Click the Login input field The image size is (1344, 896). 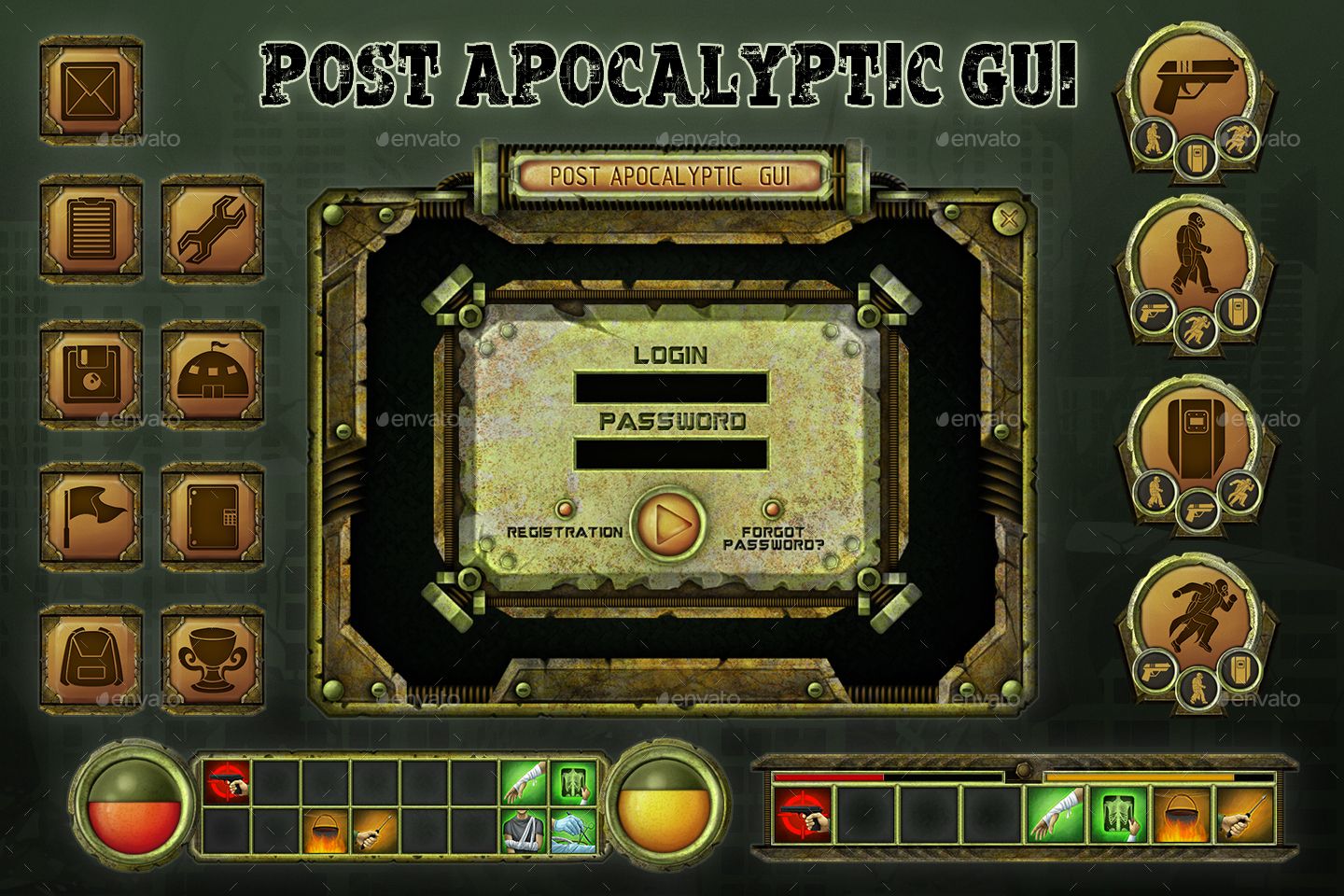(671, 385)
